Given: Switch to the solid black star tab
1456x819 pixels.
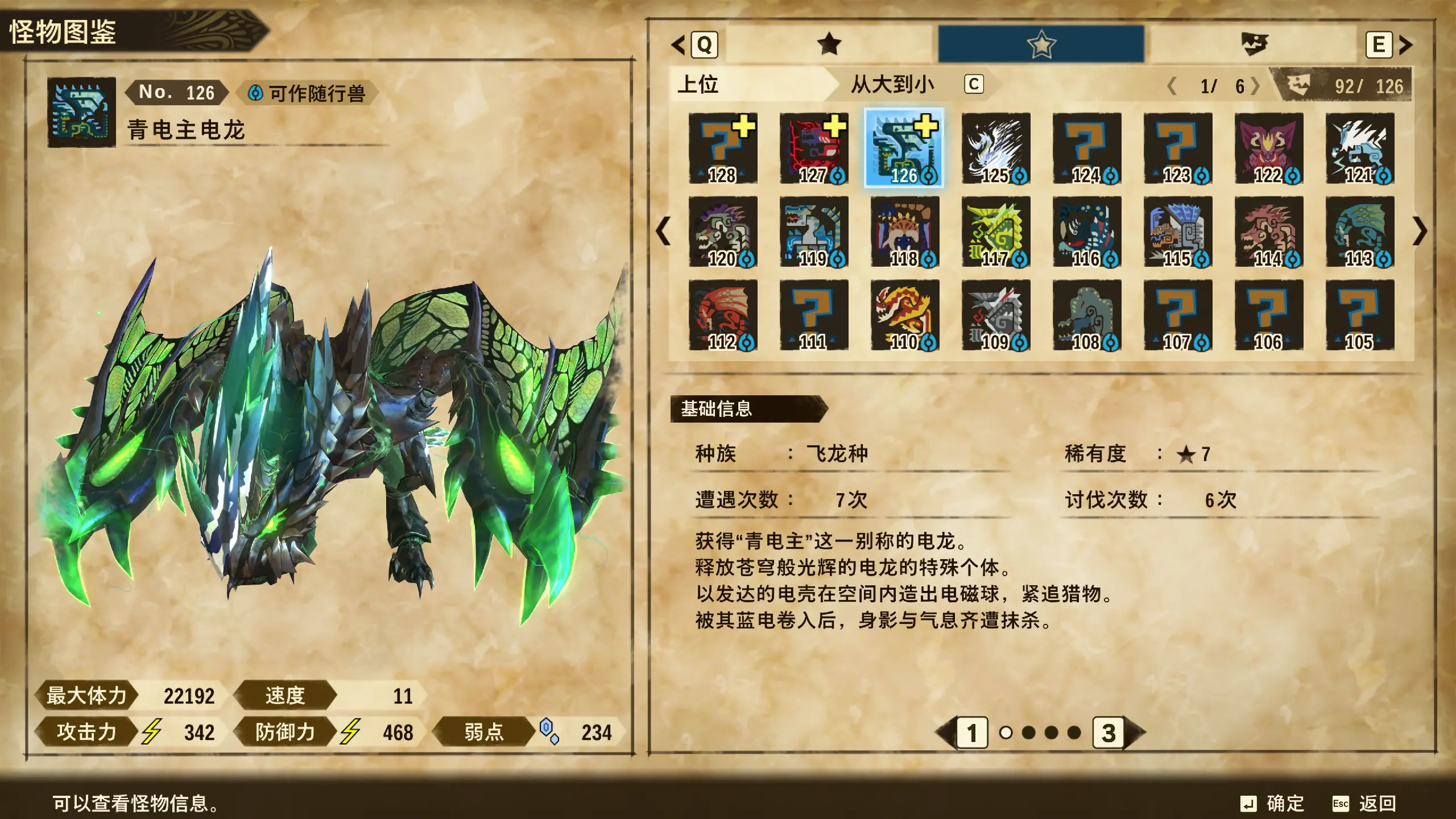Looking at the screenshot, I should point(829,44).
